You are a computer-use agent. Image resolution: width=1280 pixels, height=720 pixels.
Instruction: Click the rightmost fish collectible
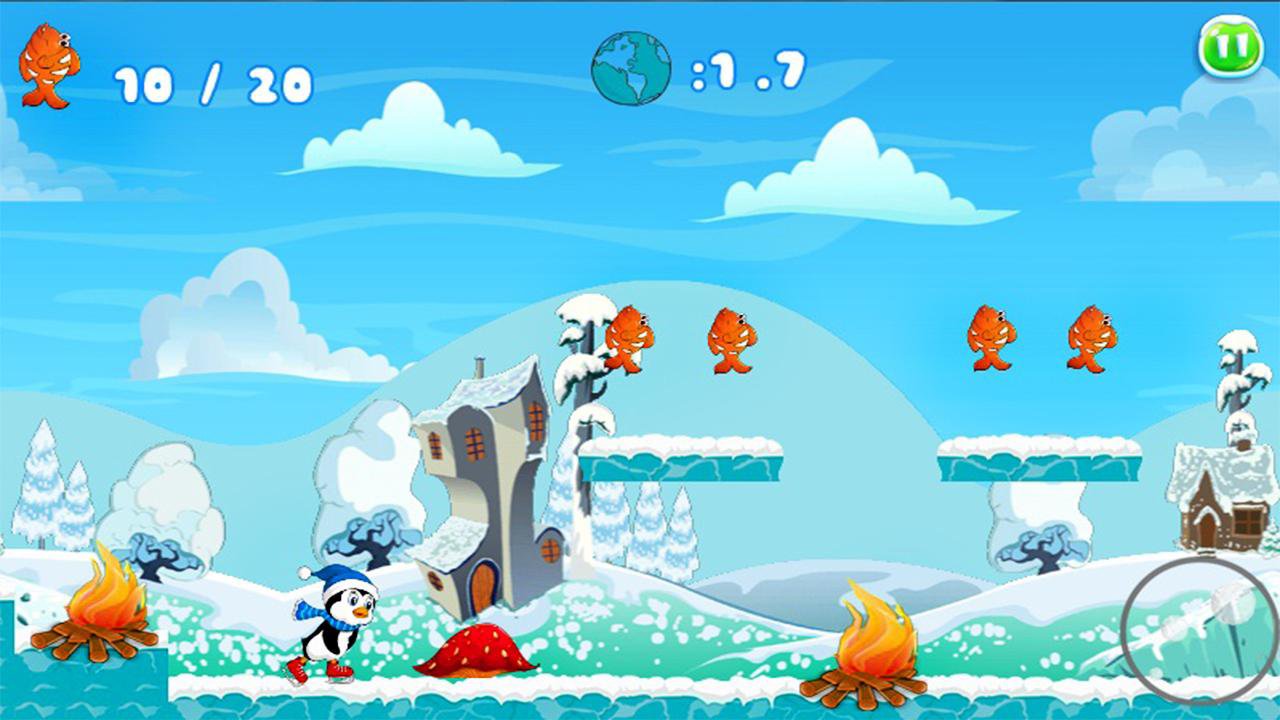coord(1095,338)
